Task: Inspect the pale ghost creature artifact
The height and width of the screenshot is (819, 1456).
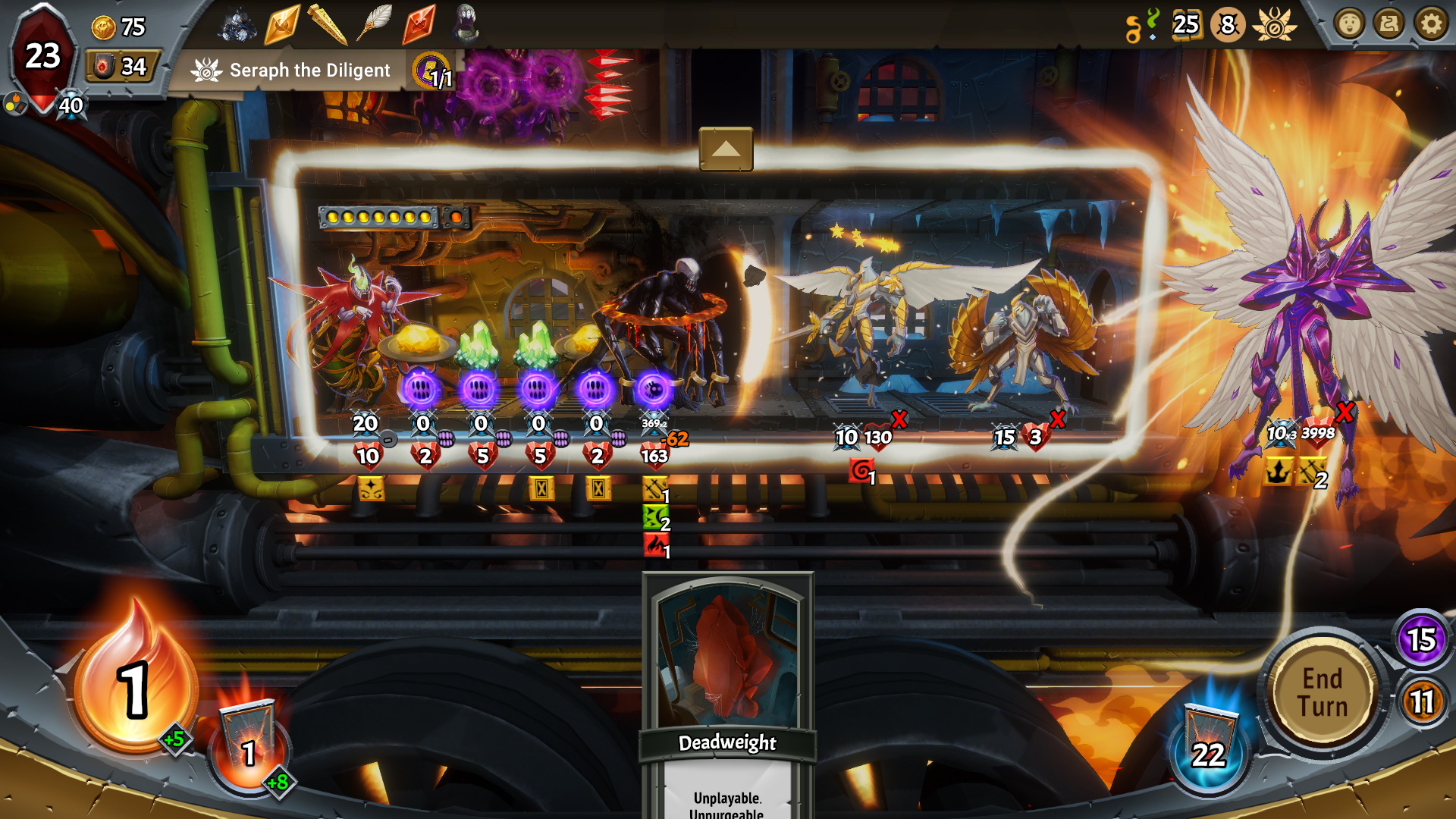Action: pyautogui.click(x=465, y=24)
